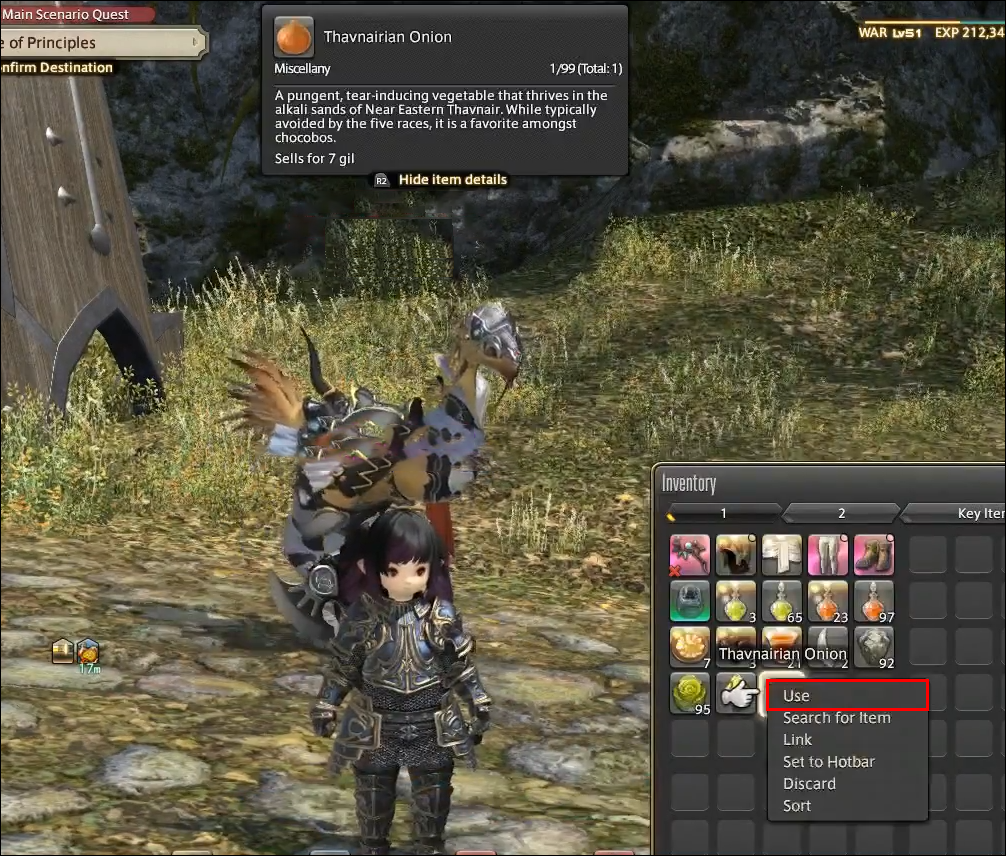
Task: Click the Confirm Destination quest link
Action: (58, 68)
